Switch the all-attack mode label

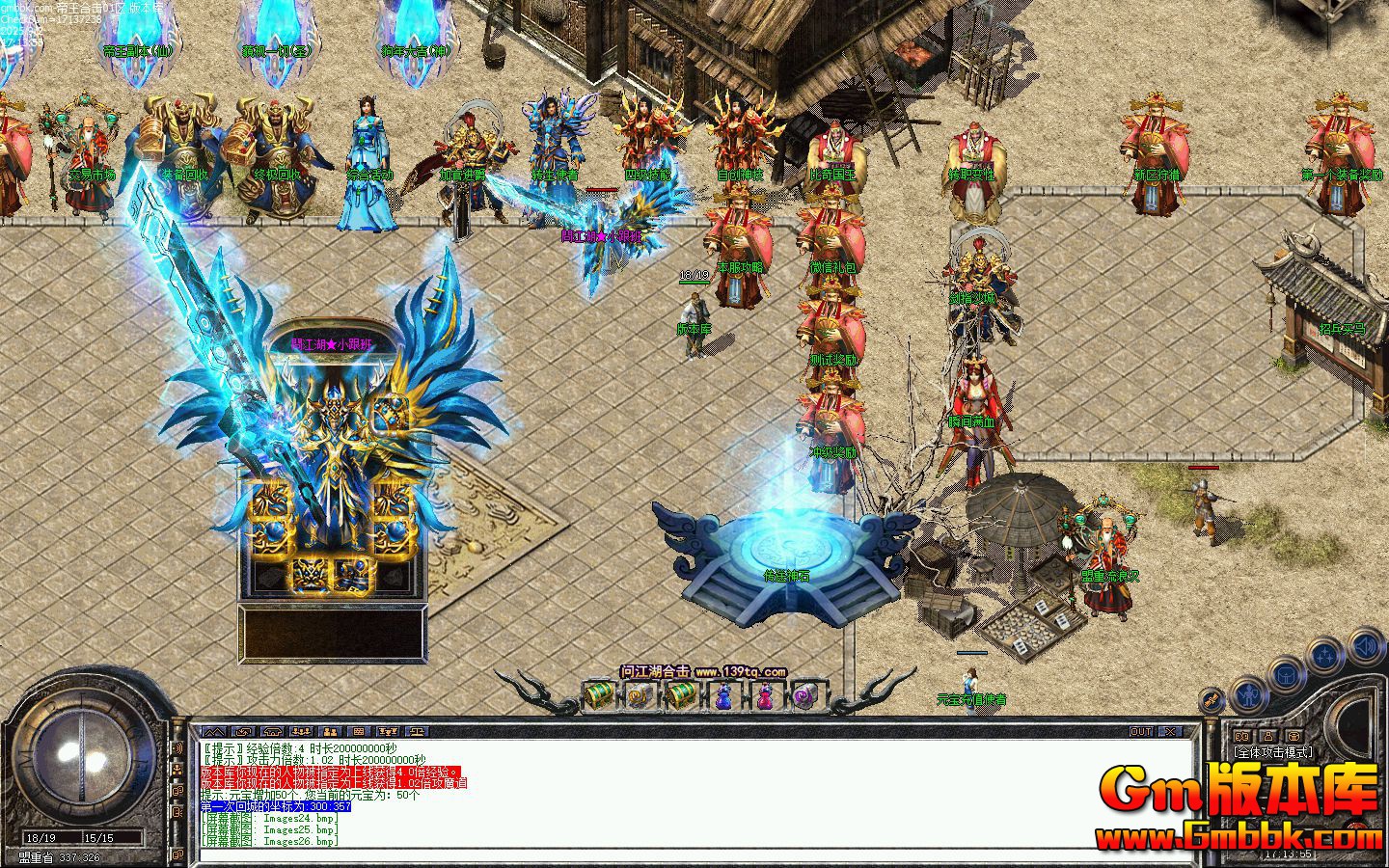coord(1273,752)
